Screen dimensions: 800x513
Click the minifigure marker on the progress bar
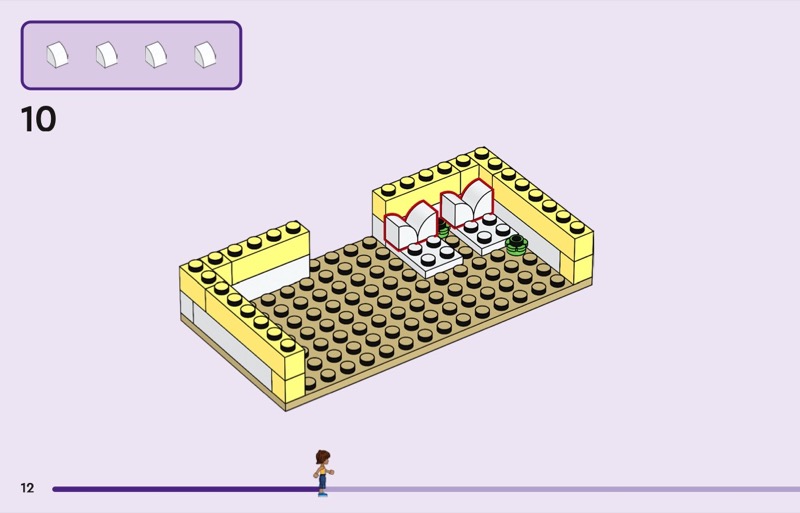click(322, 473)
